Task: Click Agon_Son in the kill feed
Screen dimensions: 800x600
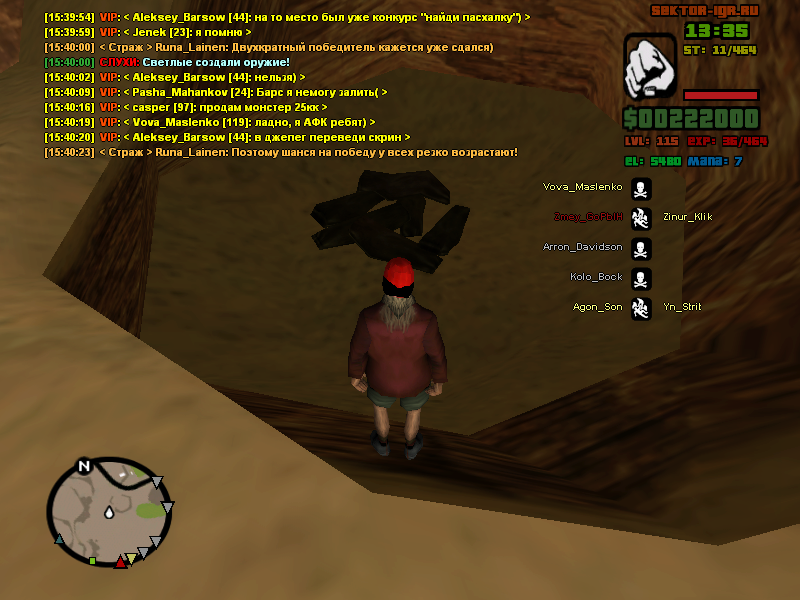Action: tap(597, 307)
